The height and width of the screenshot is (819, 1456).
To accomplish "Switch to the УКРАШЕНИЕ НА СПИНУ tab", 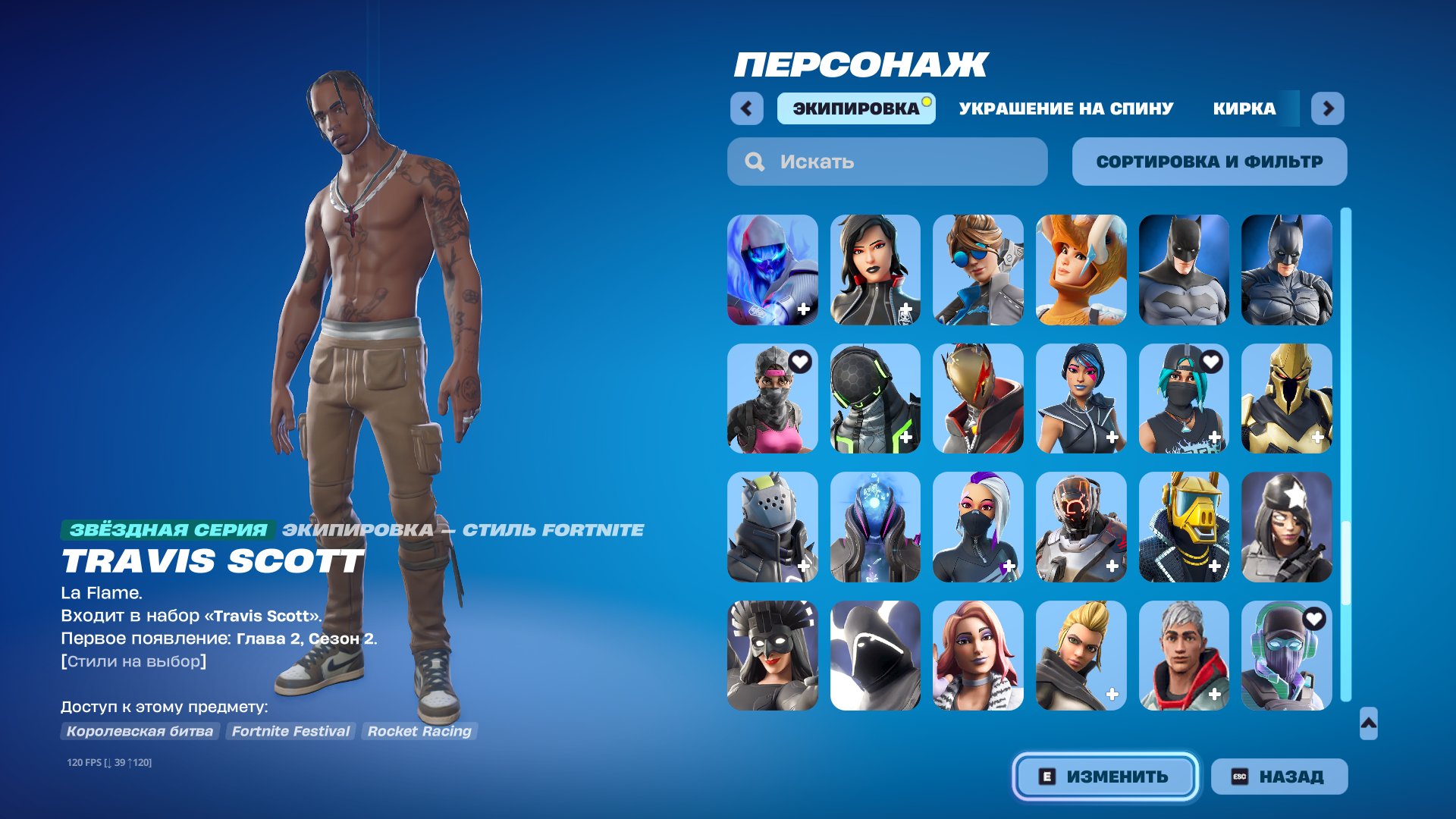I will (x=1065, y=108).
